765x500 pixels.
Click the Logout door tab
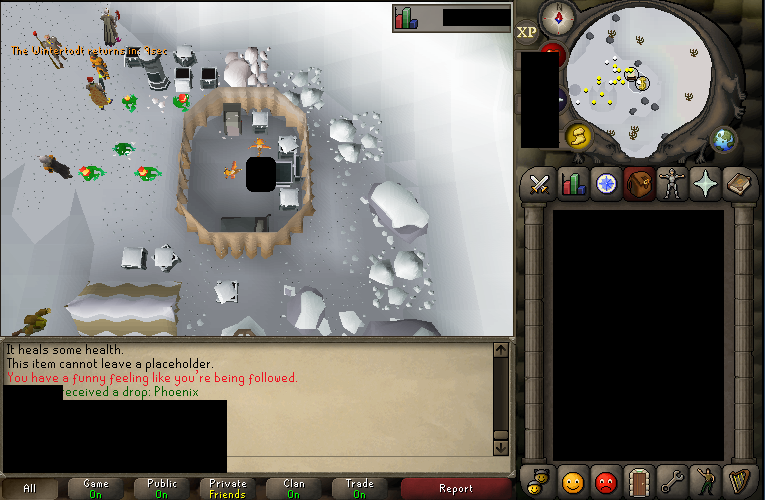click(639, 481)
